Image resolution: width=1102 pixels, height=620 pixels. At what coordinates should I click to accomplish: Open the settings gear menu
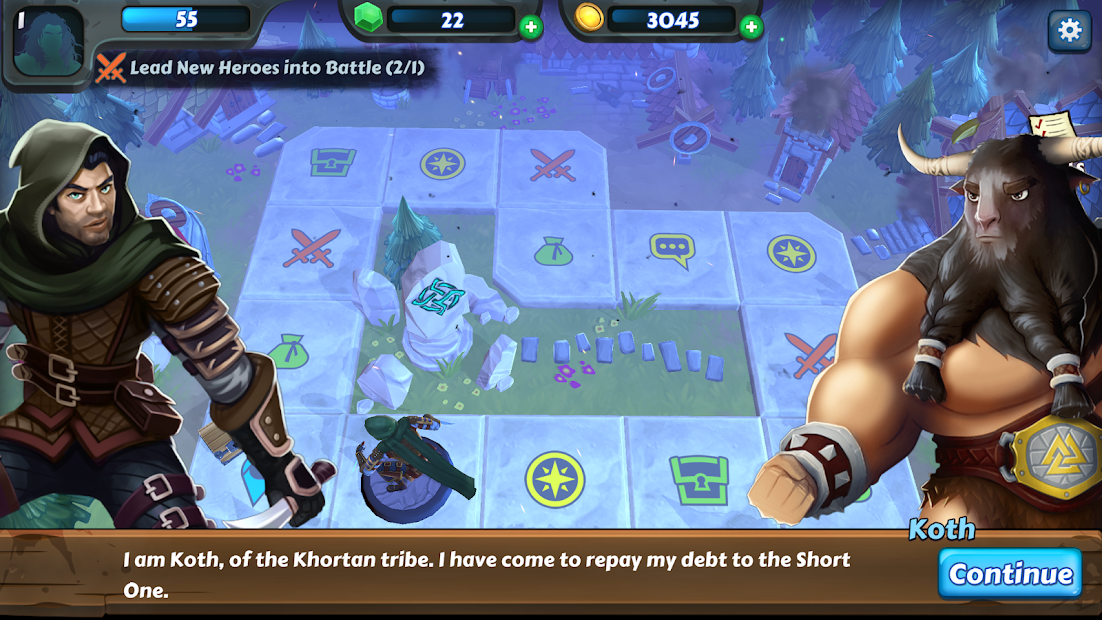[x=1069, y=30]
